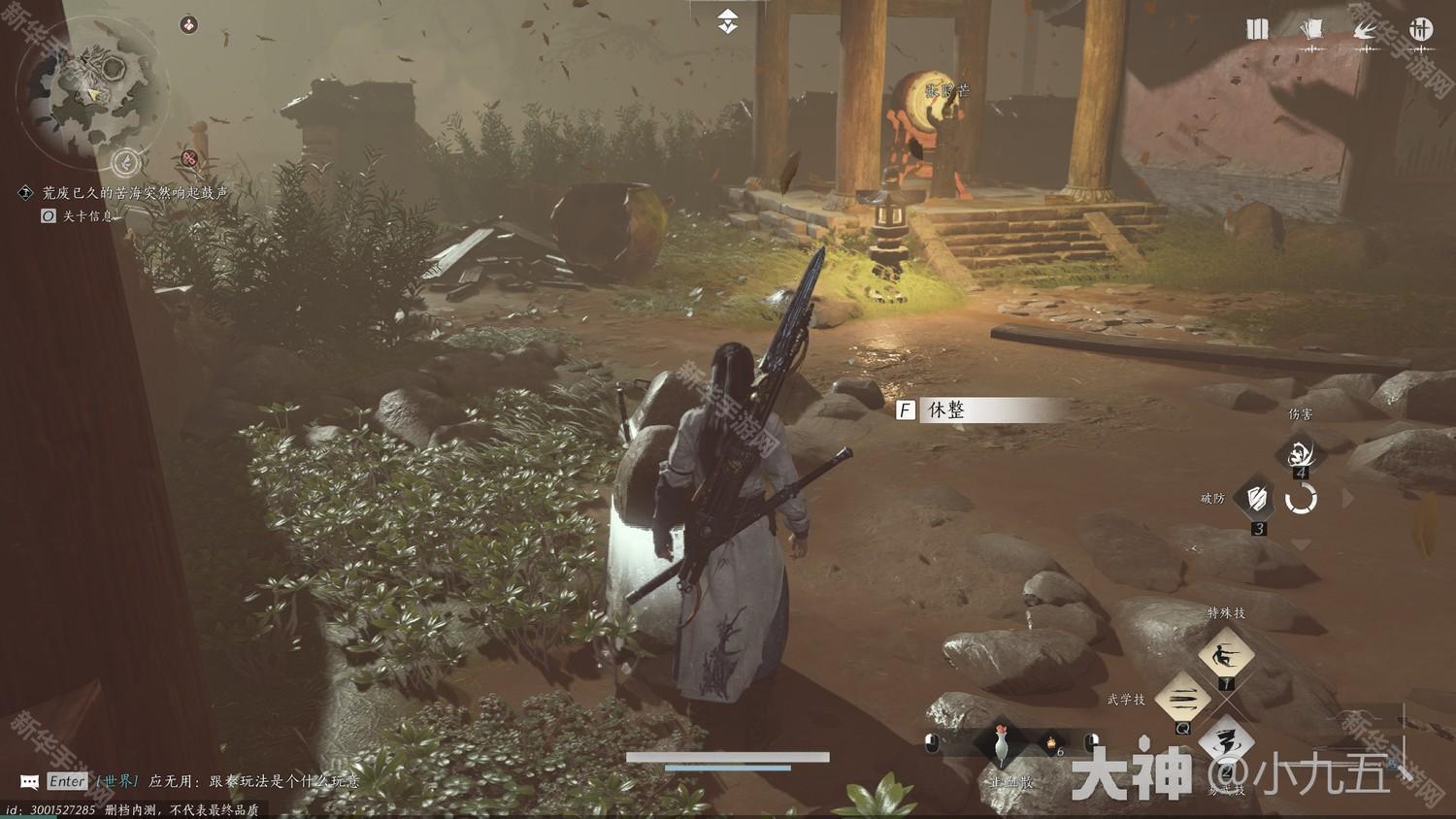The width and height of the screenshot is (1456, 819).
Task: Open the 关卡信息 stage info
Action: pos(87,216)
